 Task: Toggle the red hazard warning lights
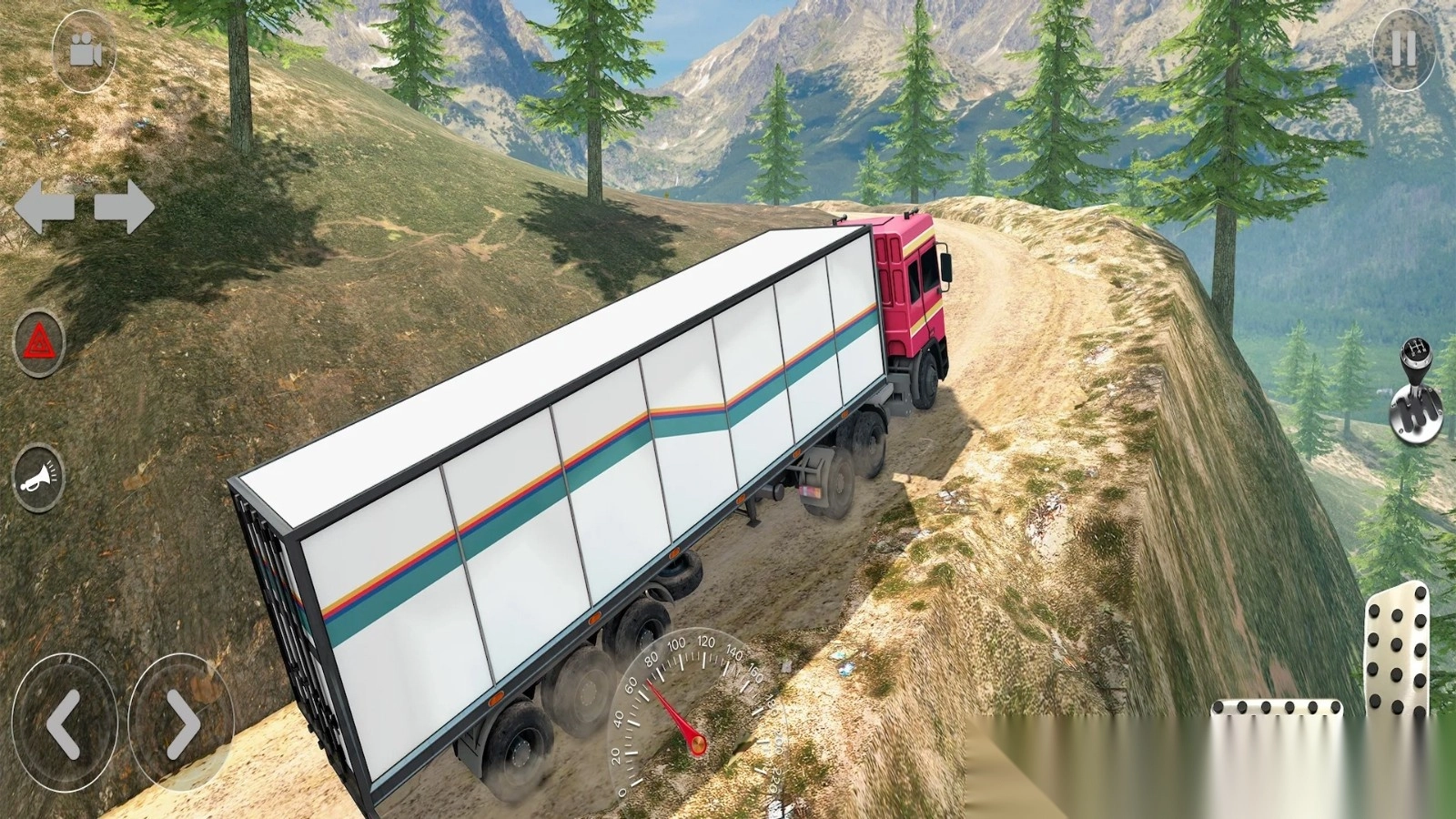point(39,343)
